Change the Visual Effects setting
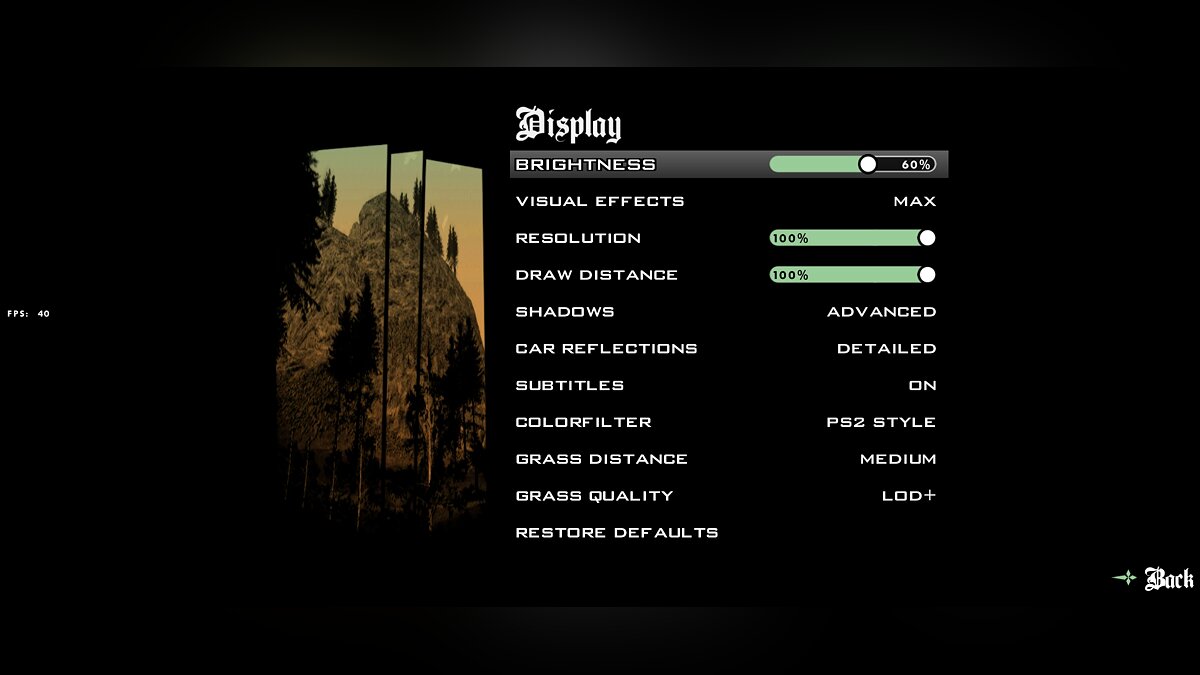 coord(914,201)
